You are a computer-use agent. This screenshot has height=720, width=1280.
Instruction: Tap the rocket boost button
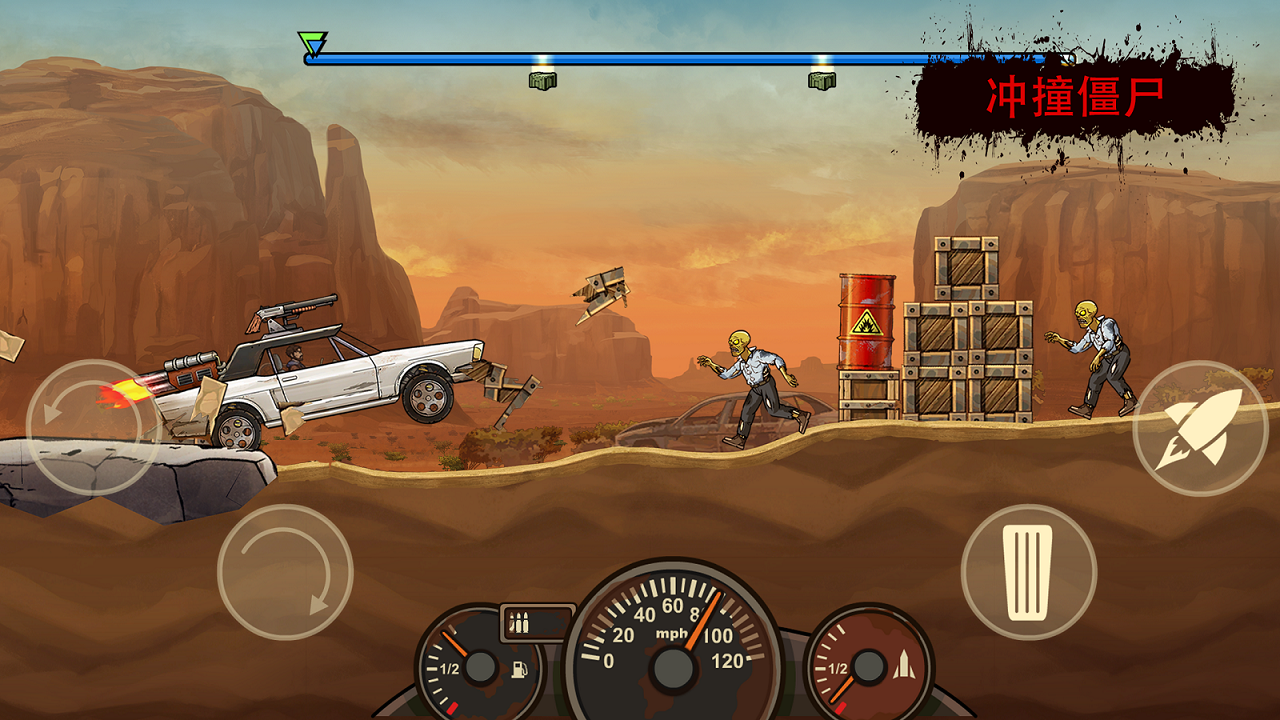pos(1200,428)
